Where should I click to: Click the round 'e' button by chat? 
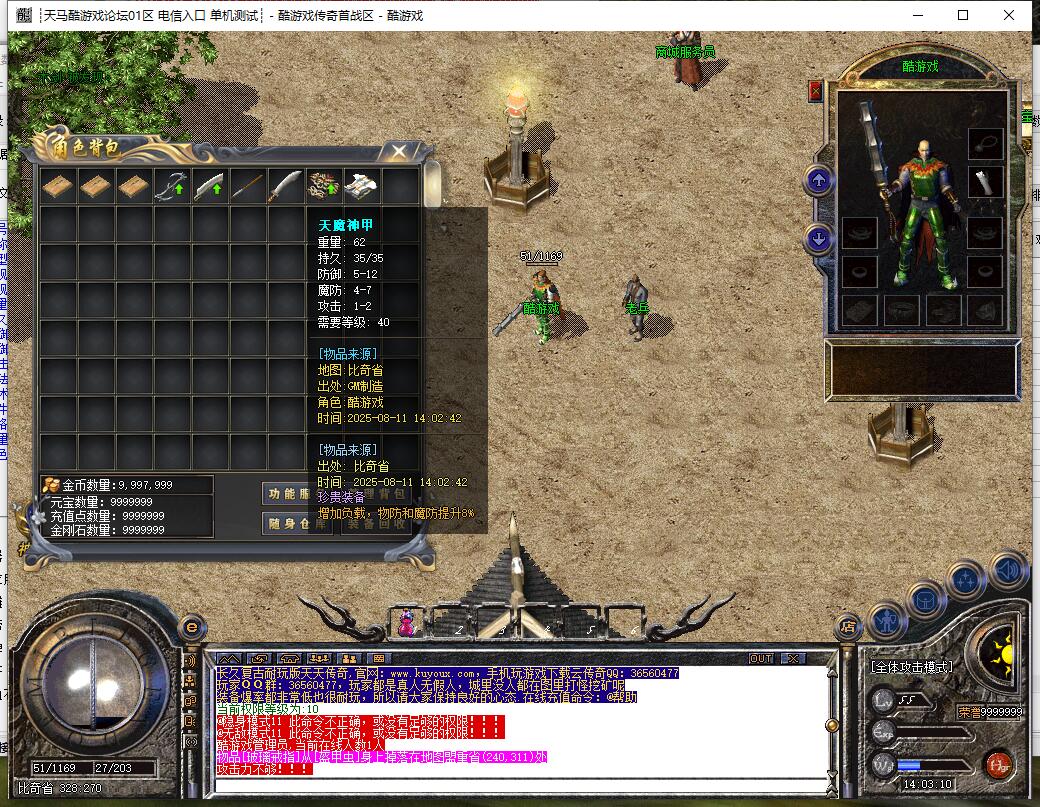192,627
